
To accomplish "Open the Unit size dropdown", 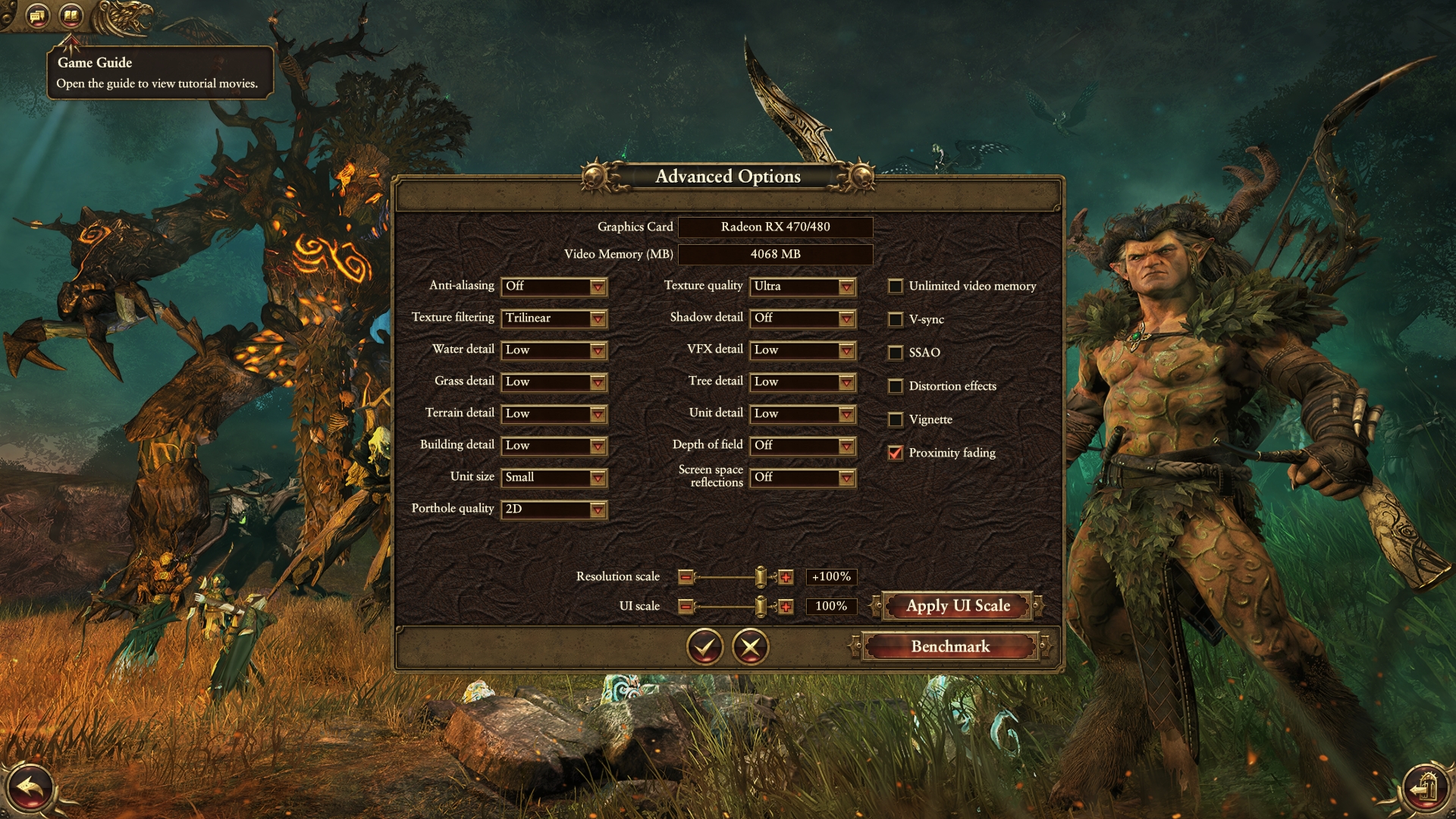I will point(554,478).
